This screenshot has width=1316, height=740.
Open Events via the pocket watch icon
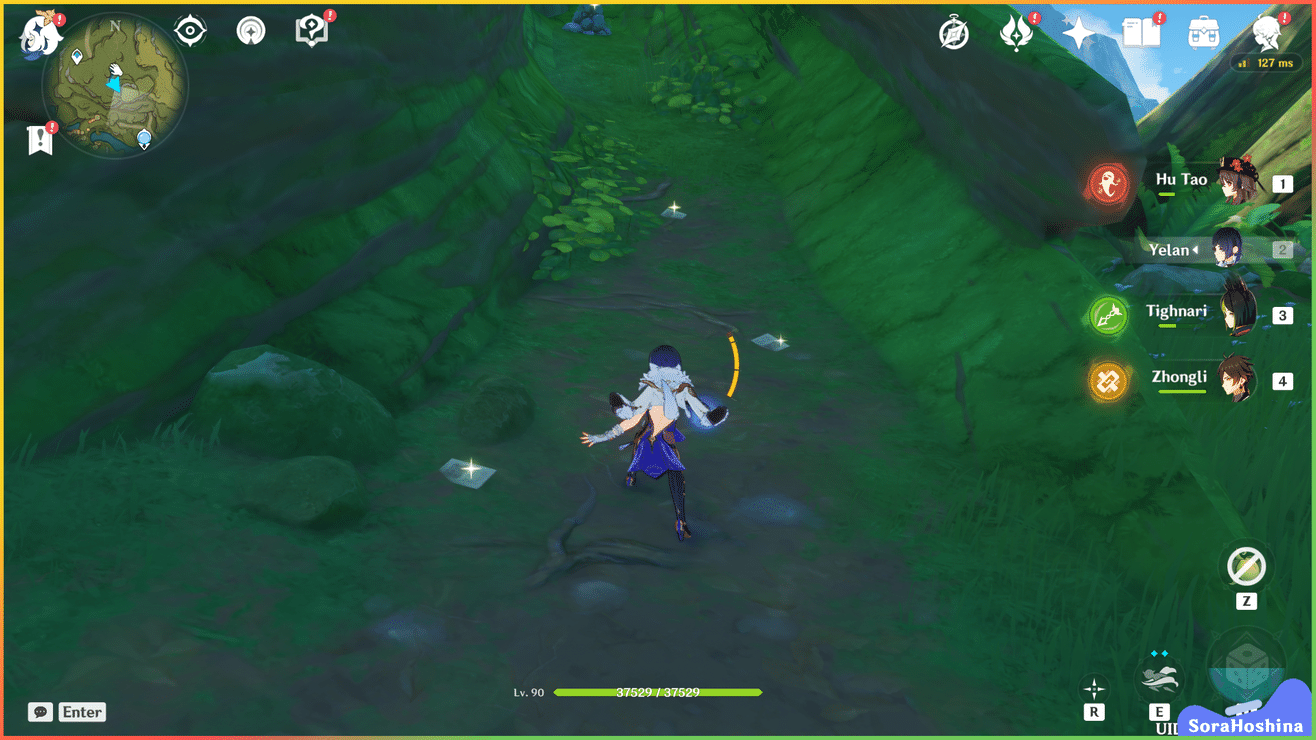pyautogui.click(x=953, y=33)
